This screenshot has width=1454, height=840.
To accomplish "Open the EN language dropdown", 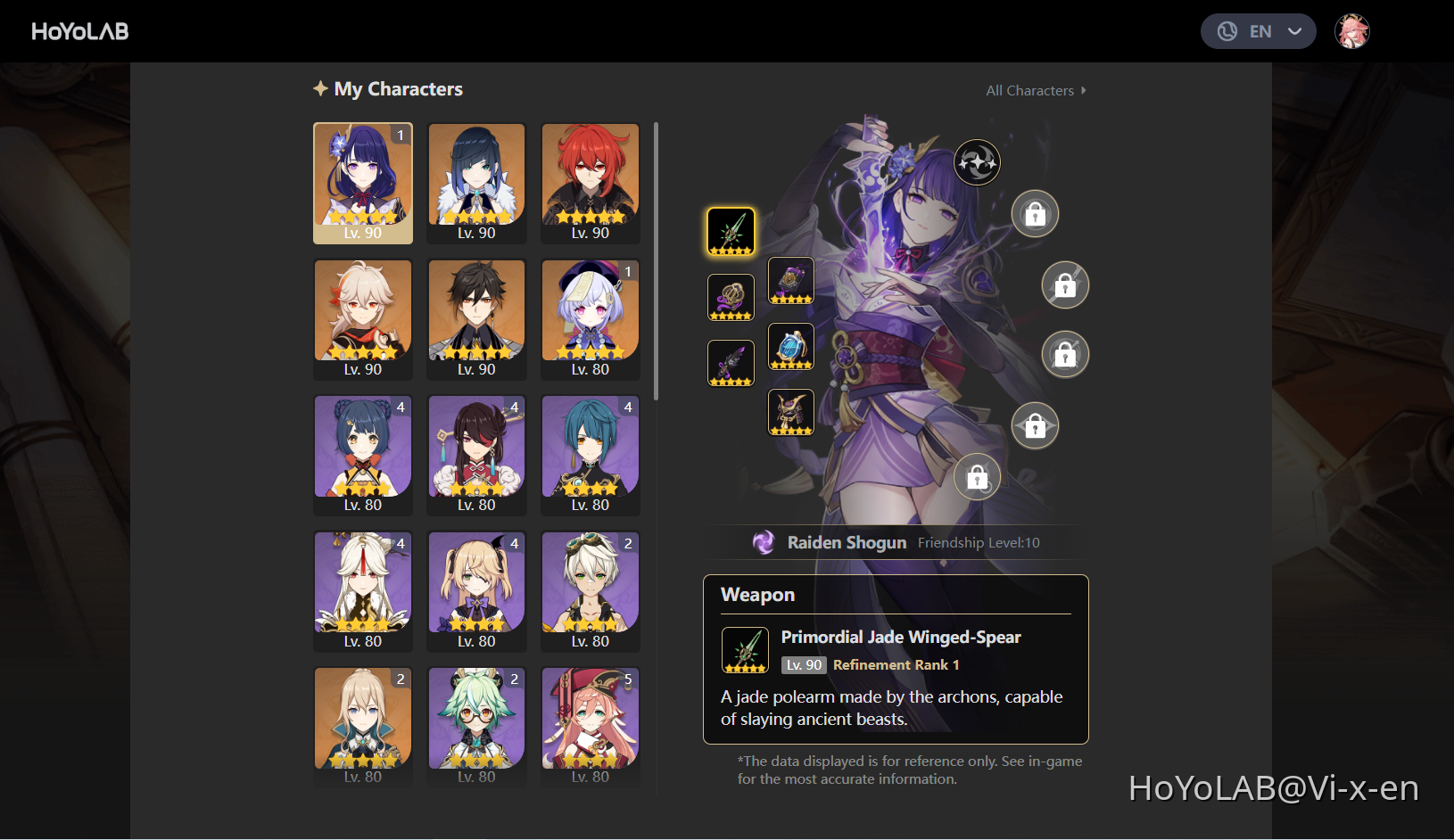I will pos(1260,31).
